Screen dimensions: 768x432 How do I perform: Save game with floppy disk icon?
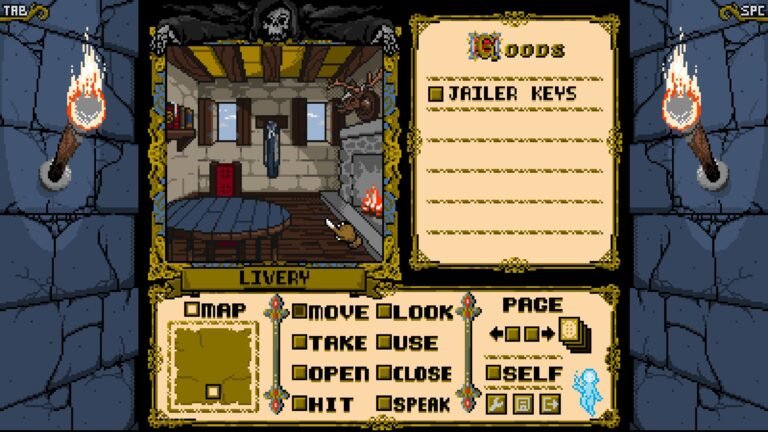point(522,403)
